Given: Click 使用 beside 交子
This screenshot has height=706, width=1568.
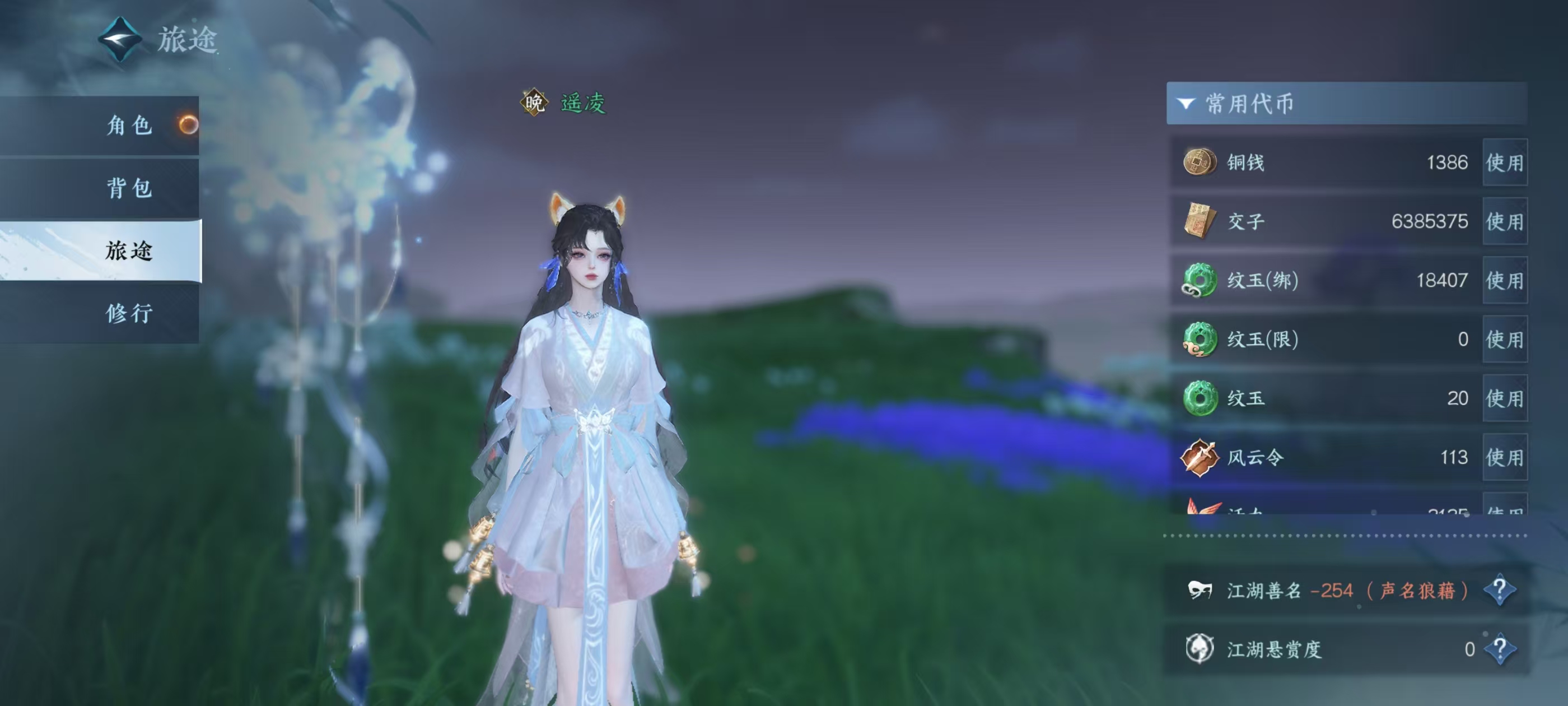Looking at the screenshot, I should pyautogui.click(x=1504, y=221).
